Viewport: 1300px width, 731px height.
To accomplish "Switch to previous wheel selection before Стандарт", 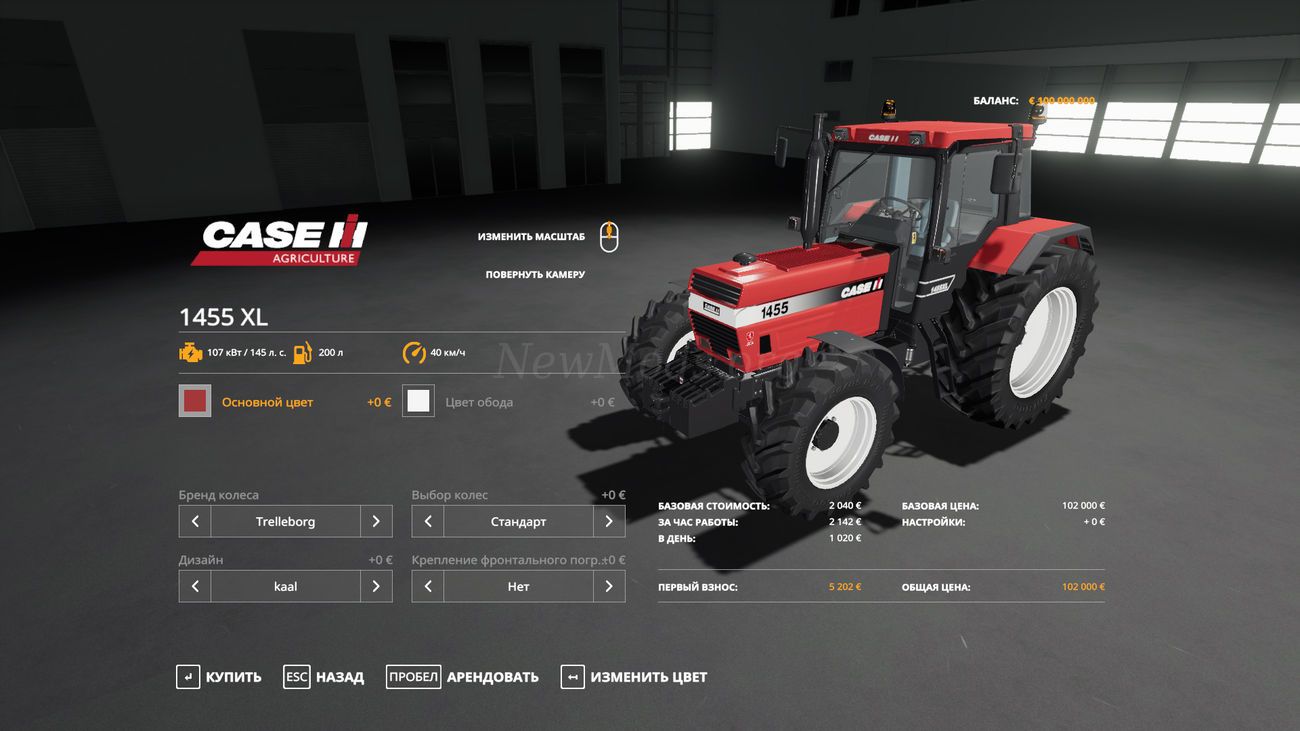I will click(x=428, y=521).
